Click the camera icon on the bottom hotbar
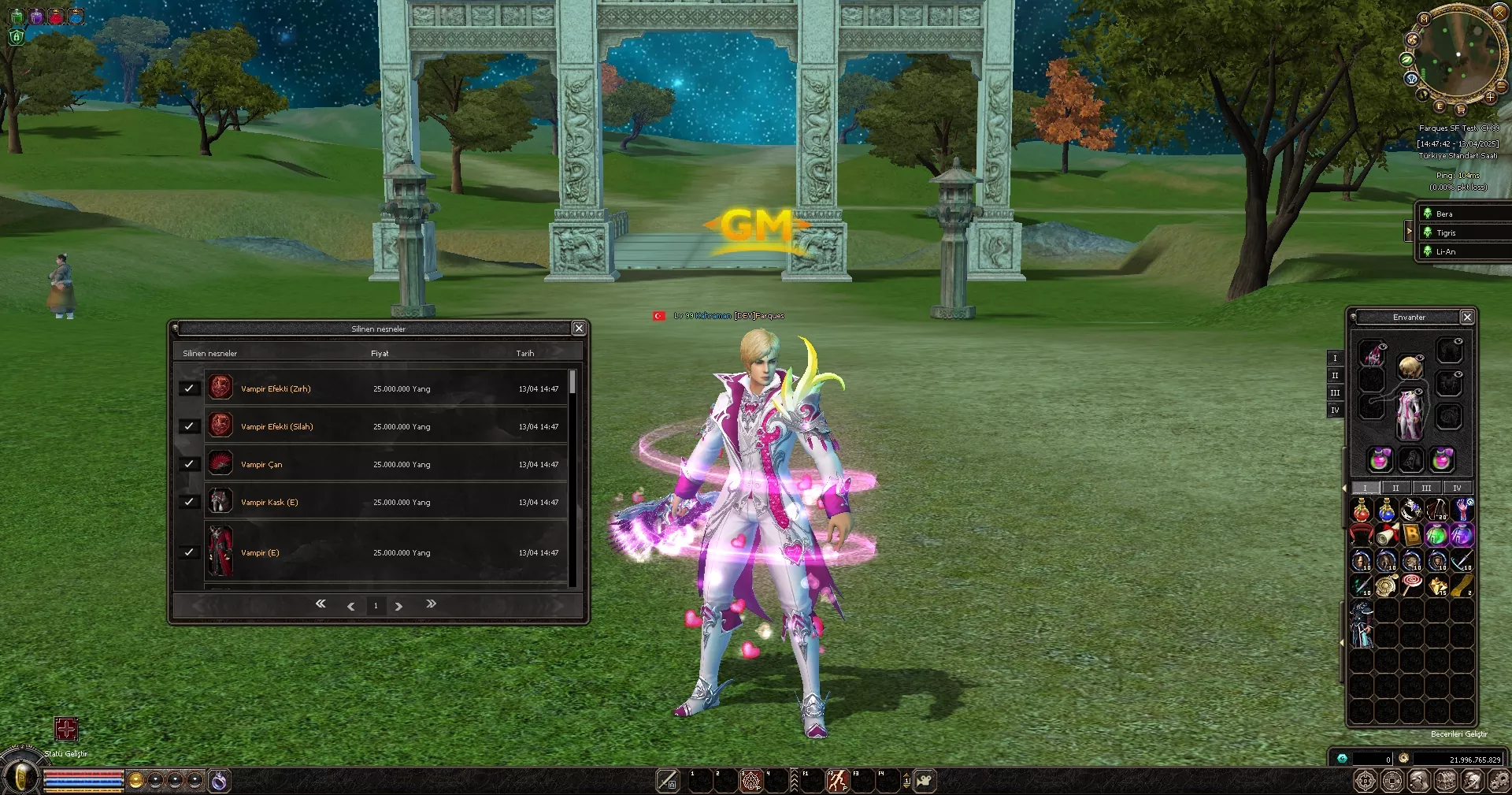Screen dimensions: 1512x795 tap(925, 780)
